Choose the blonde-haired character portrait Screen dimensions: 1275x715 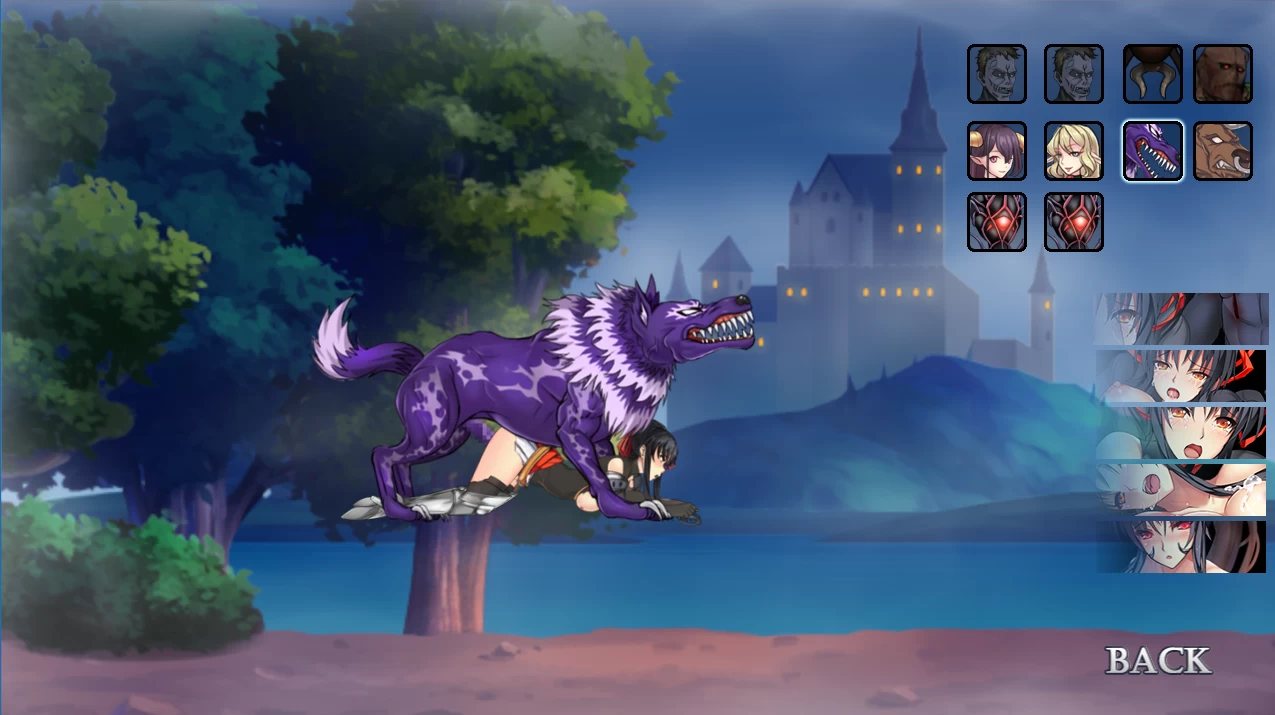click(1073, 151)
